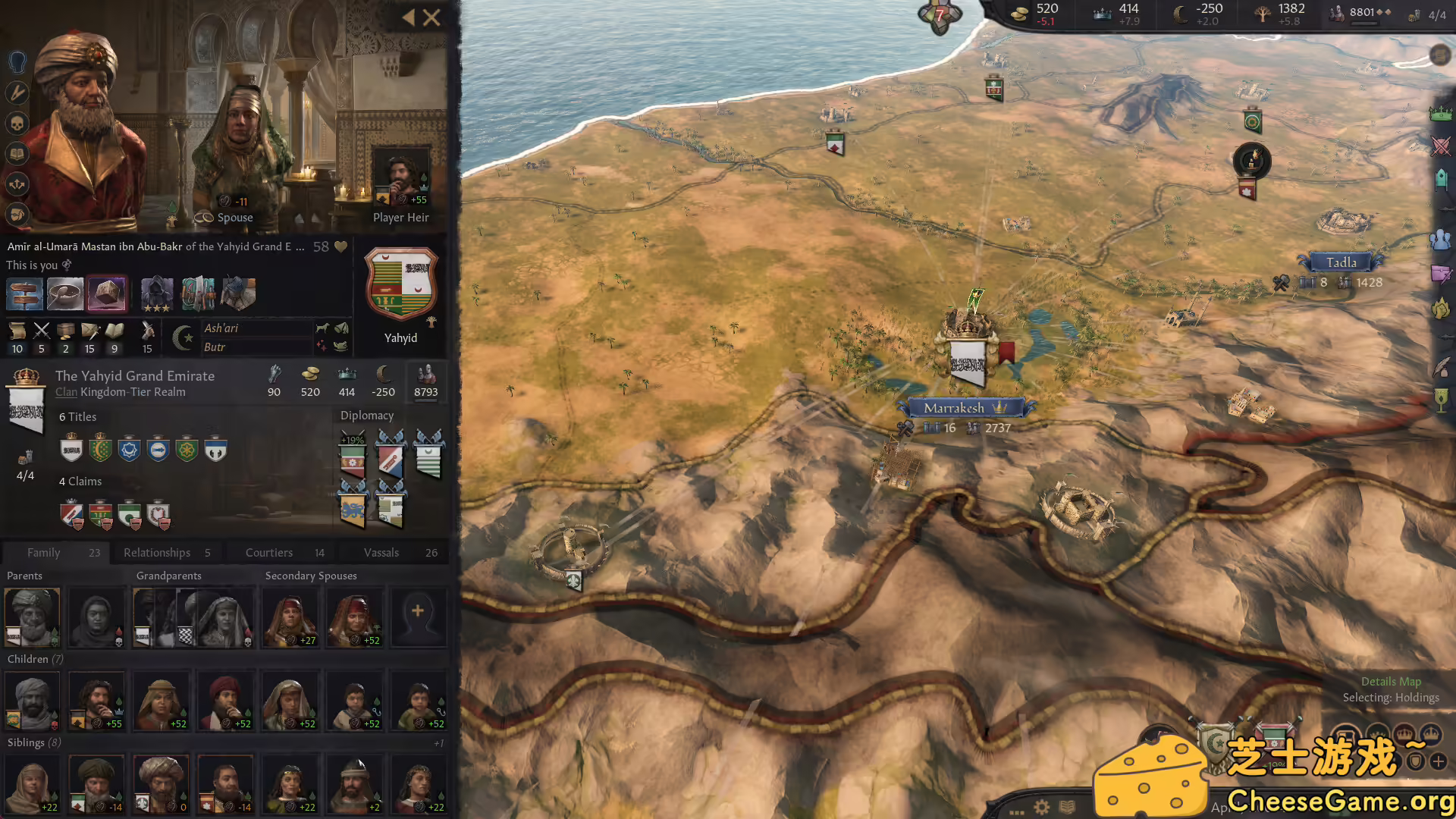The width and height of the screenshot is (1456, 819).
Task: Open the Relationships tab
Action: [157, 552]
